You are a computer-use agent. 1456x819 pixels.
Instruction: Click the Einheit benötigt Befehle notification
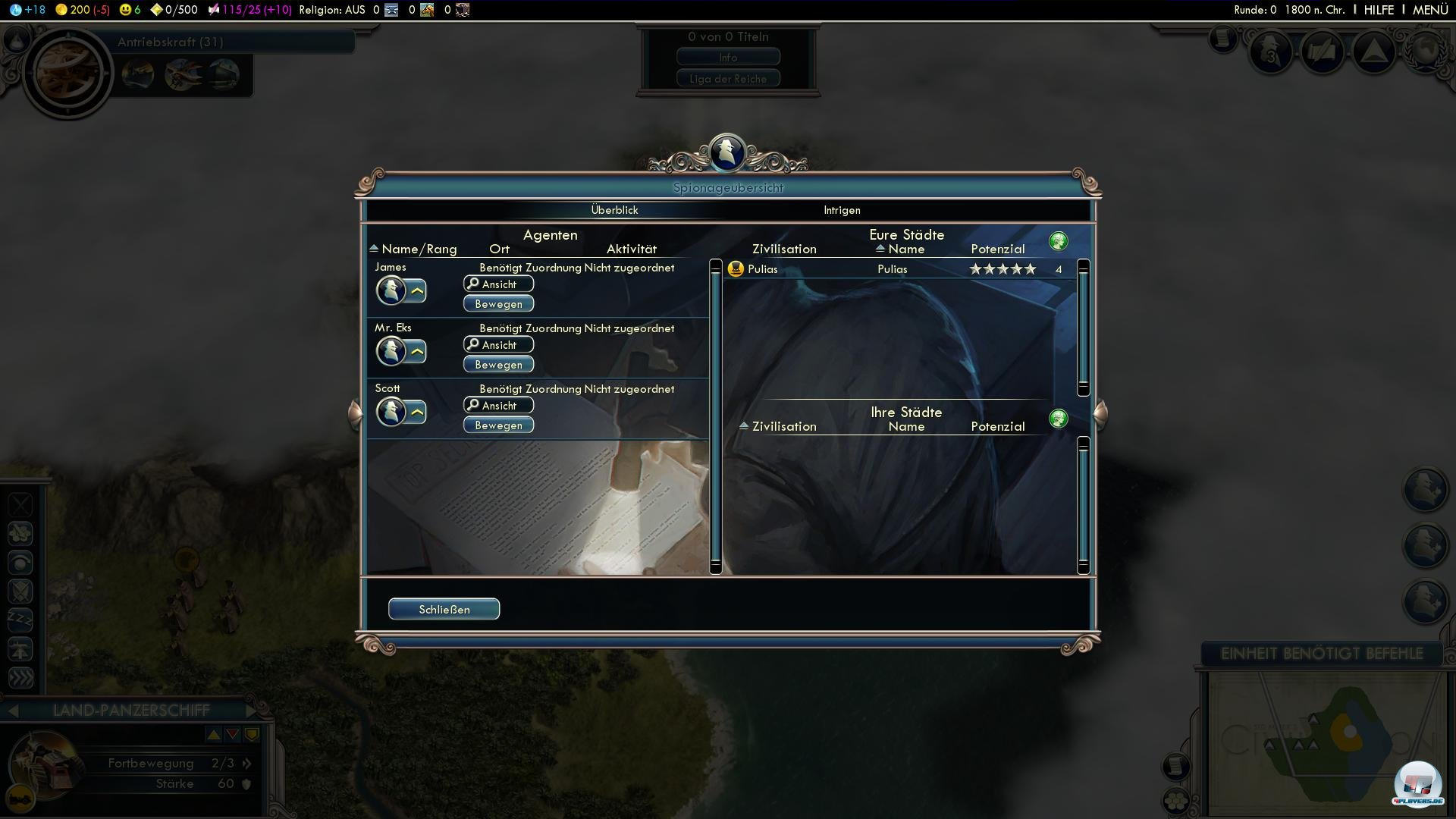1321,654
